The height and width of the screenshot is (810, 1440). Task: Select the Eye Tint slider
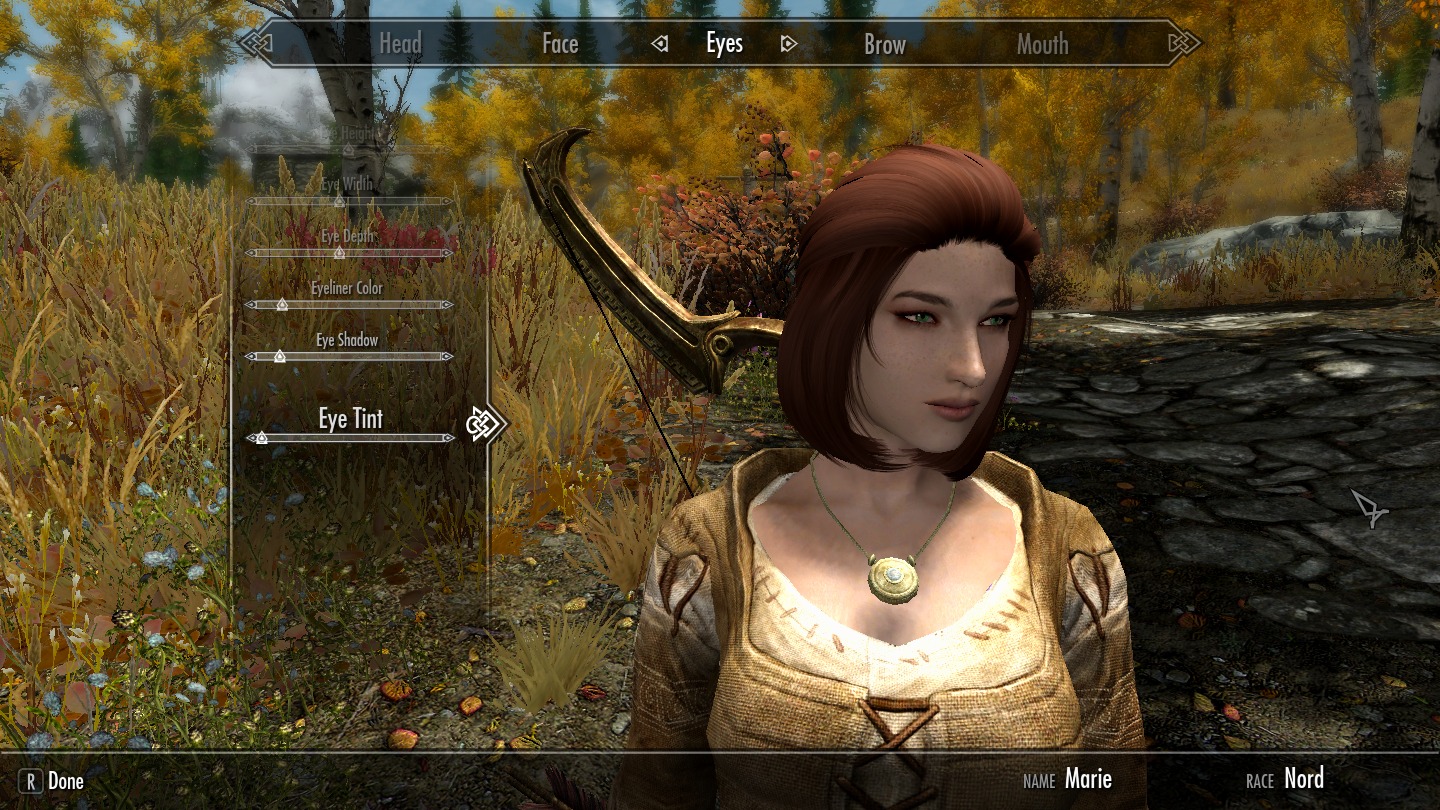(x=262, y=438)
